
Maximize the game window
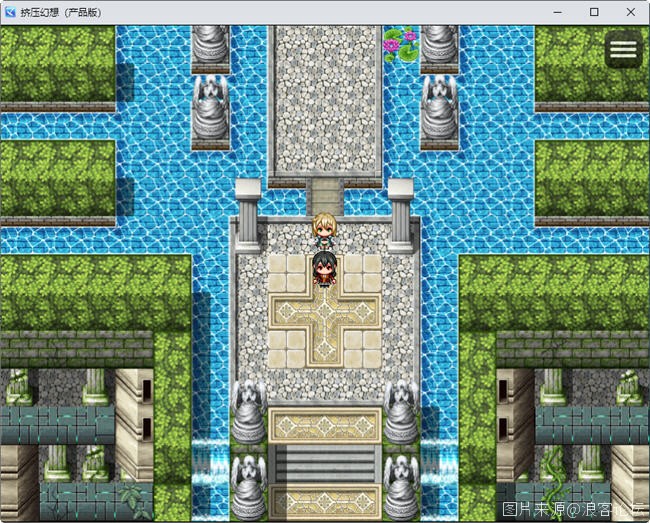tap(594, 12)
